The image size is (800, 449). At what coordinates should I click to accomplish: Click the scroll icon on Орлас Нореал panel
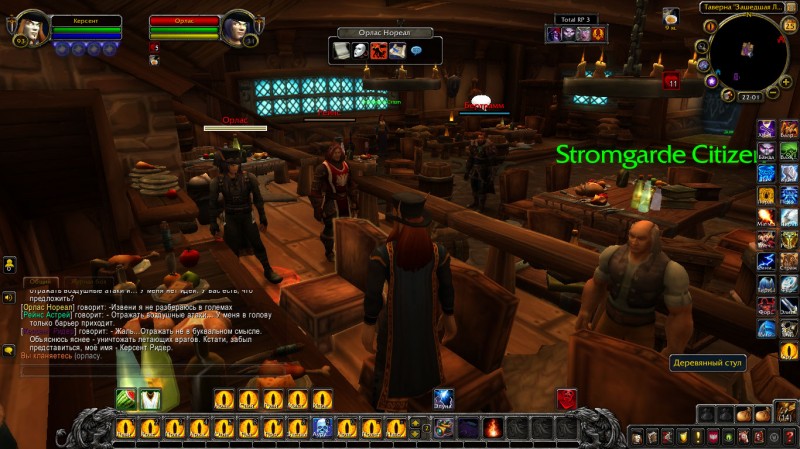(341, 50)
